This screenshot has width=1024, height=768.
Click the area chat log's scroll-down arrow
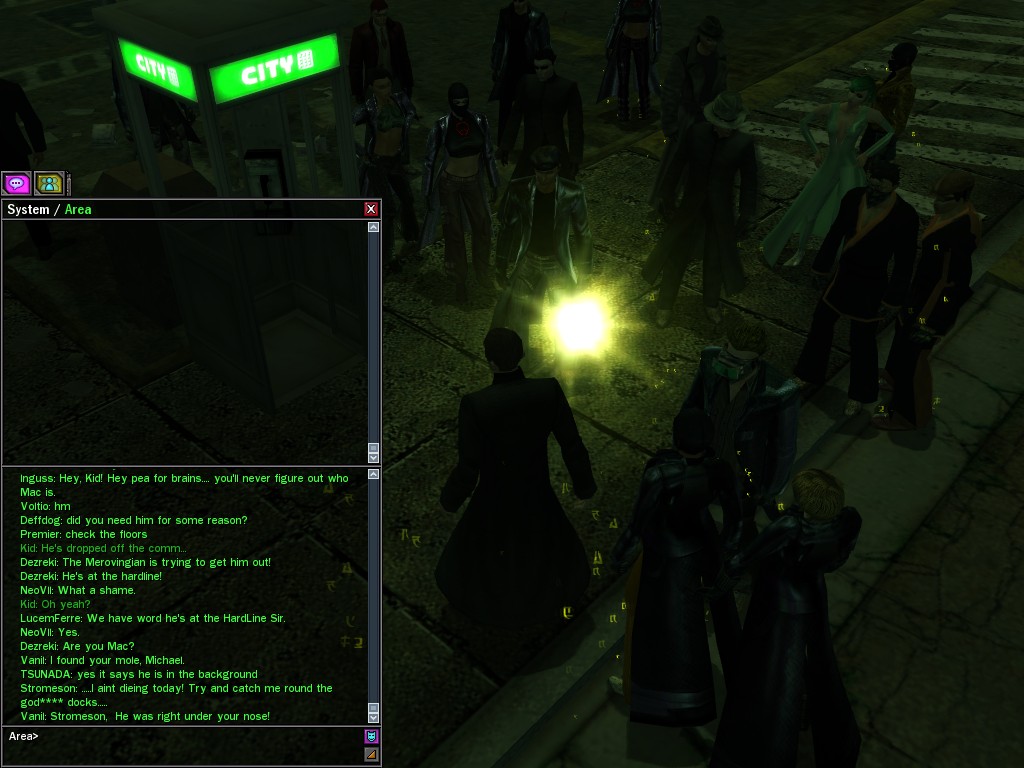374,717
